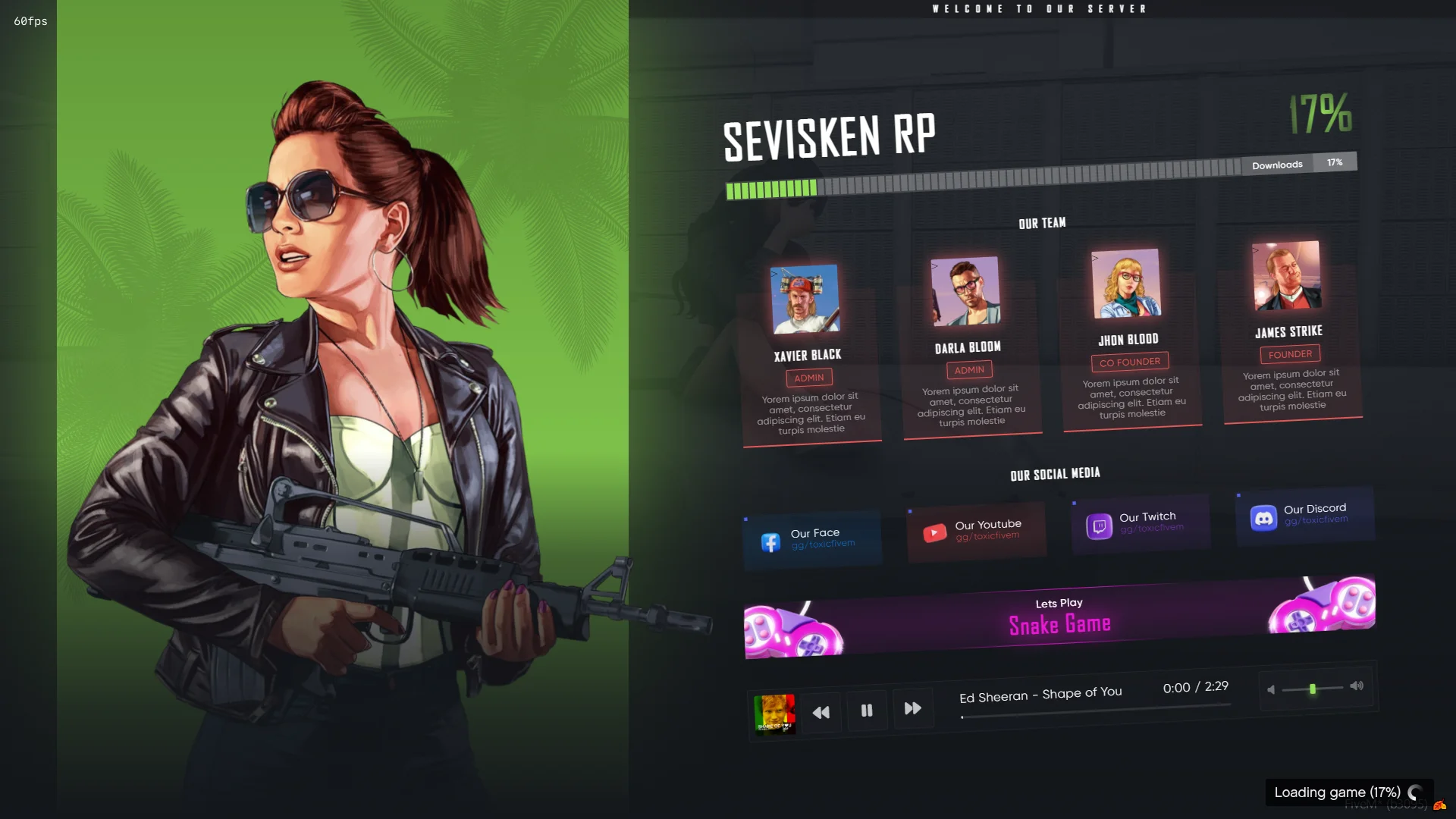Select the Shape of You album thumbnail
1456x819 pixels.
tap(774, 715)
